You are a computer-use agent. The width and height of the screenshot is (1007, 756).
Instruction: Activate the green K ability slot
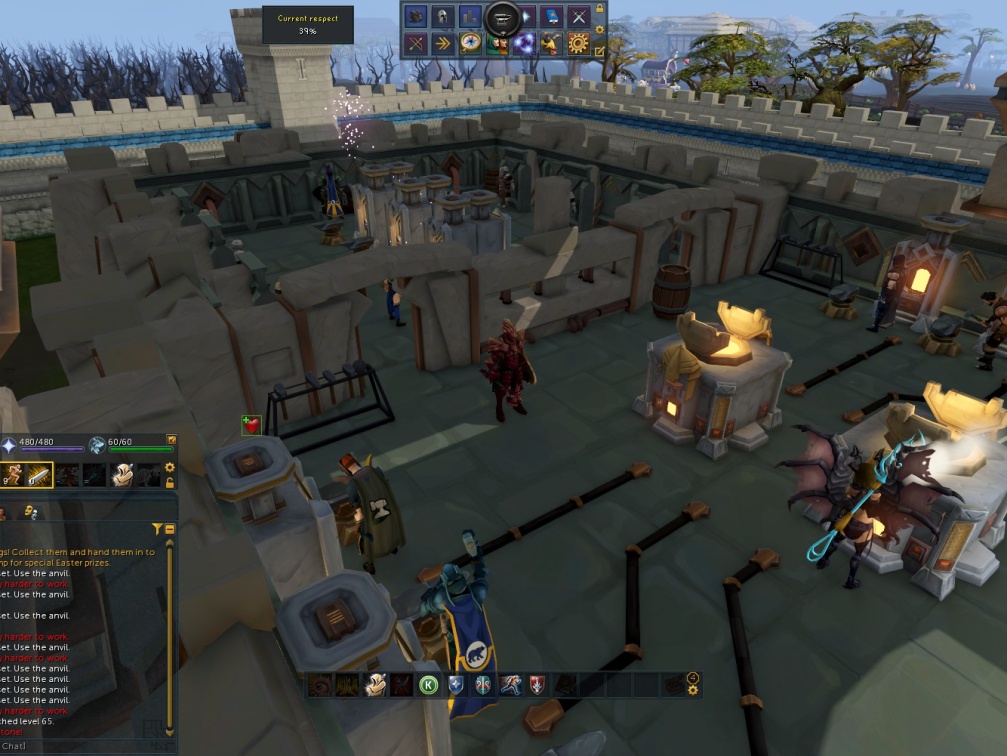point(429,685)
